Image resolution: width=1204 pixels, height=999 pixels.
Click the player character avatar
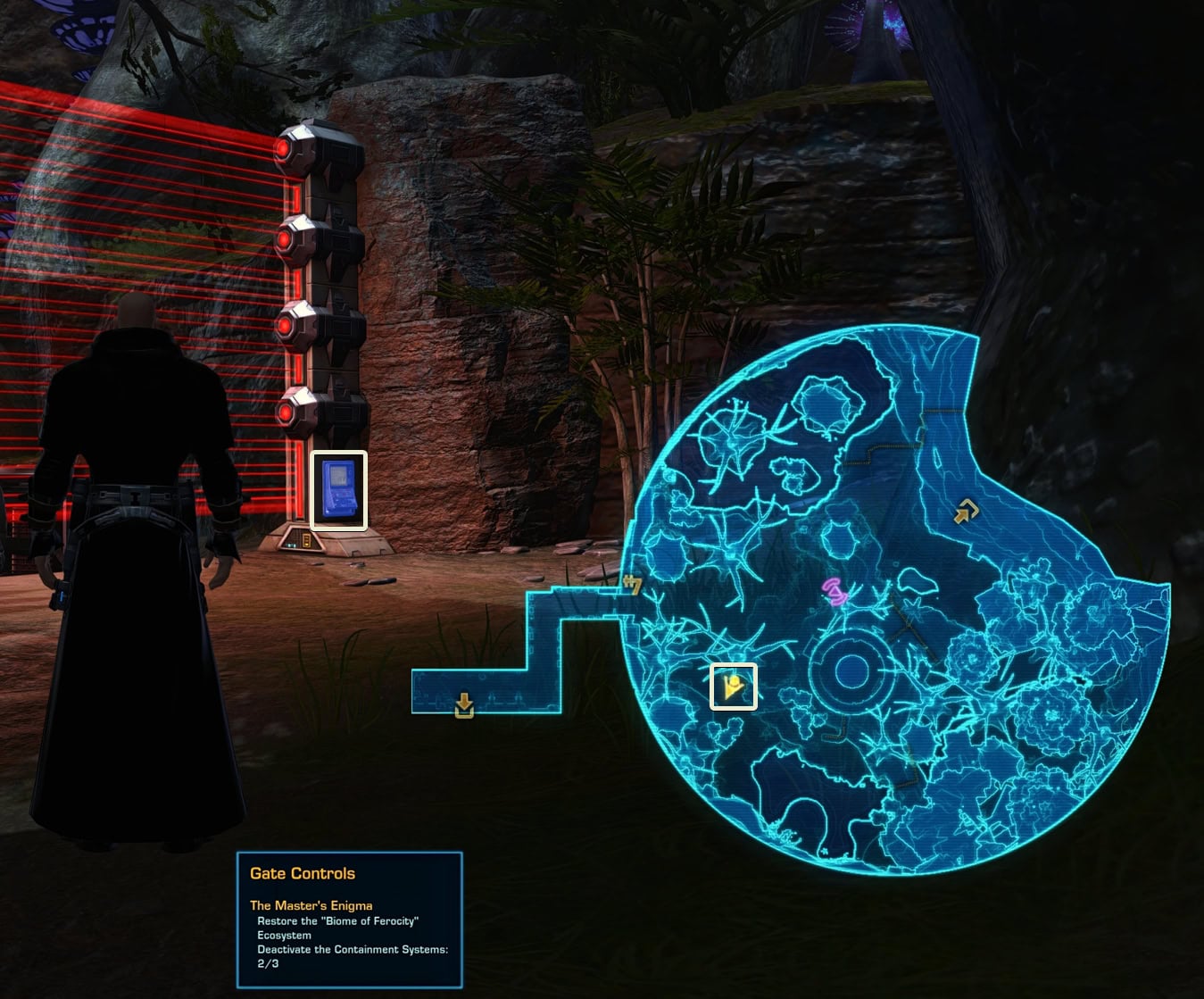click(x=134, y=536)
